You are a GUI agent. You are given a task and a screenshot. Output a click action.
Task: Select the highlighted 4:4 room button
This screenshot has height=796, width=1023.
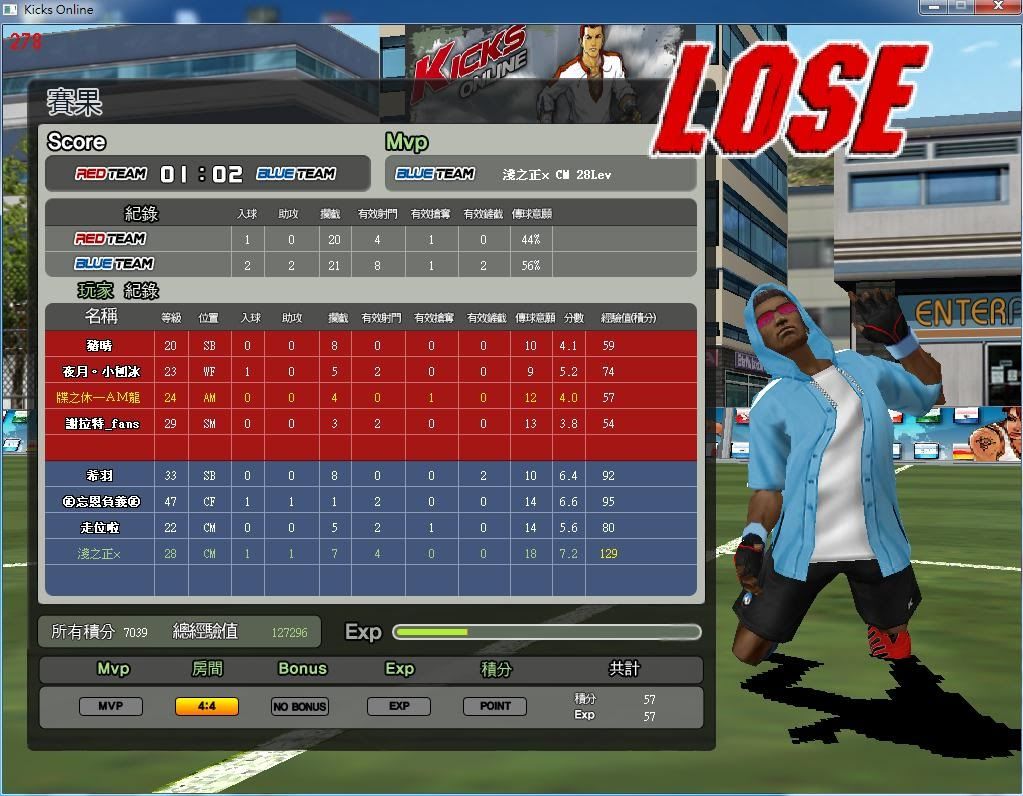[x=207, y=706]
